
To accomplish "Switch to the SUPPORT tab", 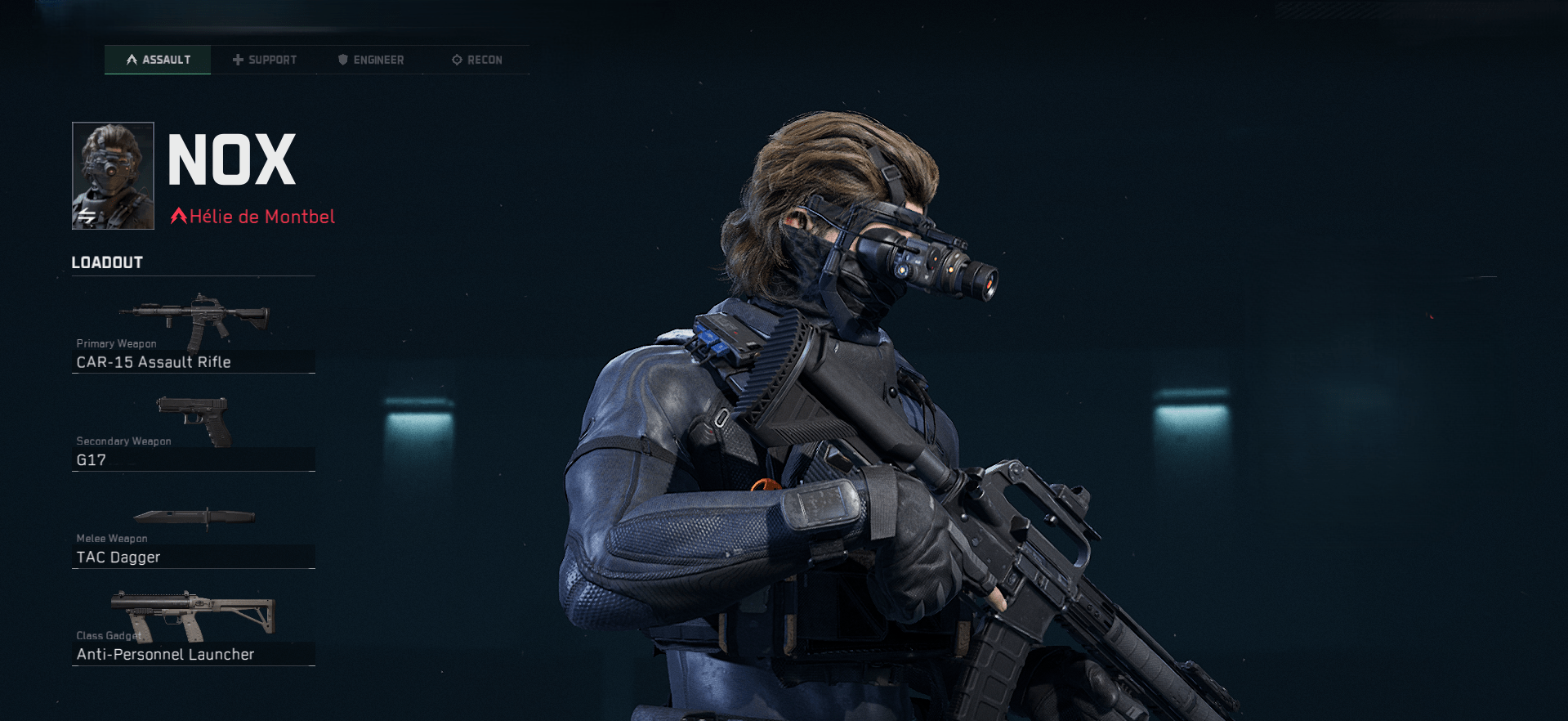I will (272, 59).
